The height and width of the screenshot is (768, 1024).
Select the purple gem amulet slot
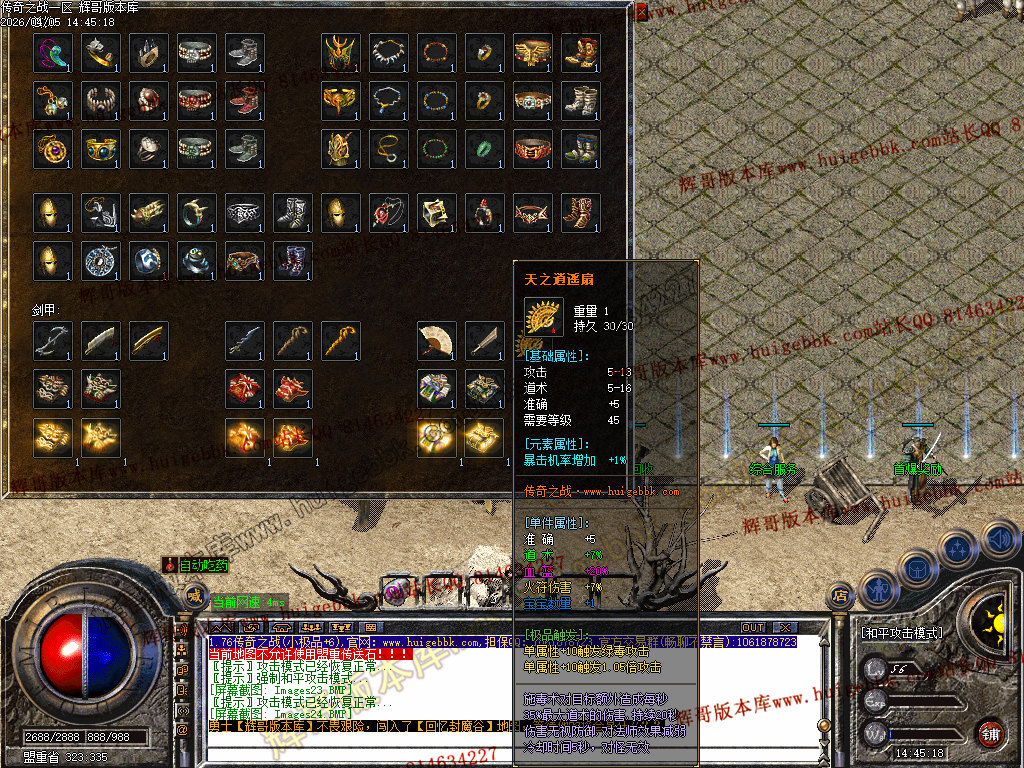[x=52, y=148]
